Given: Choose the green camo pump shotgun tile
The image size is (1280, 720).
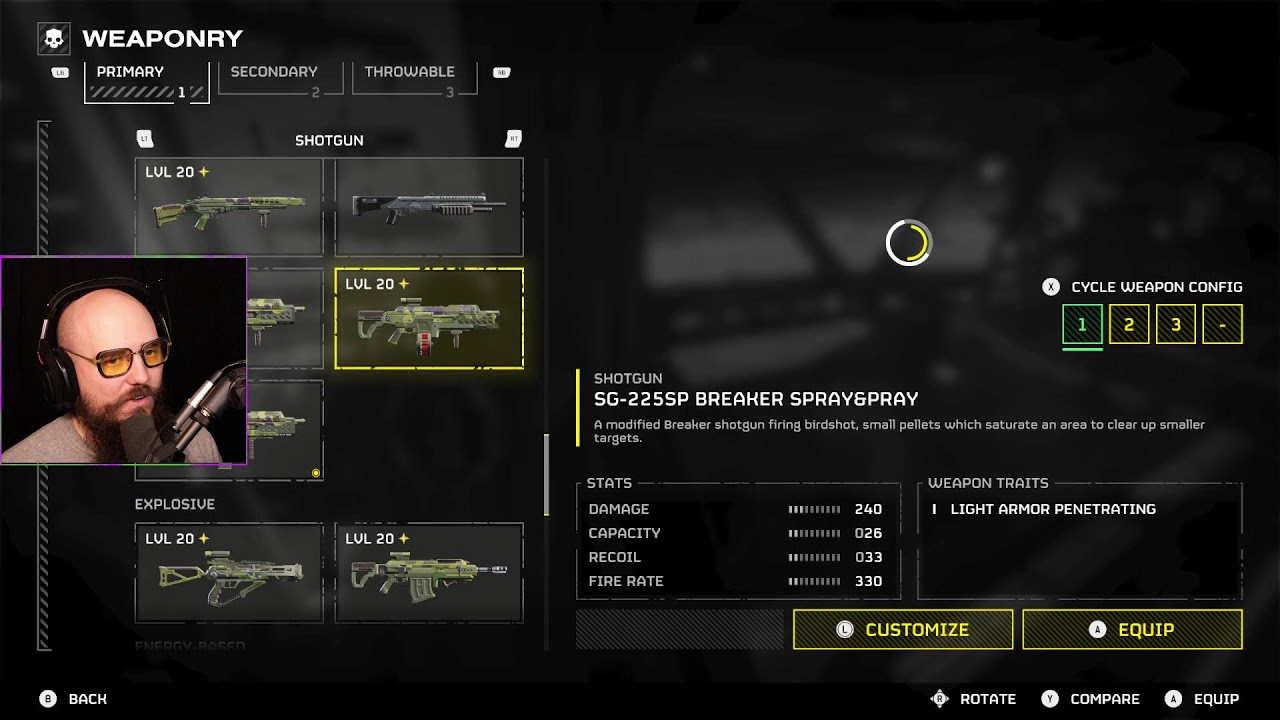Looking at the screenshot, I should 229,207.
